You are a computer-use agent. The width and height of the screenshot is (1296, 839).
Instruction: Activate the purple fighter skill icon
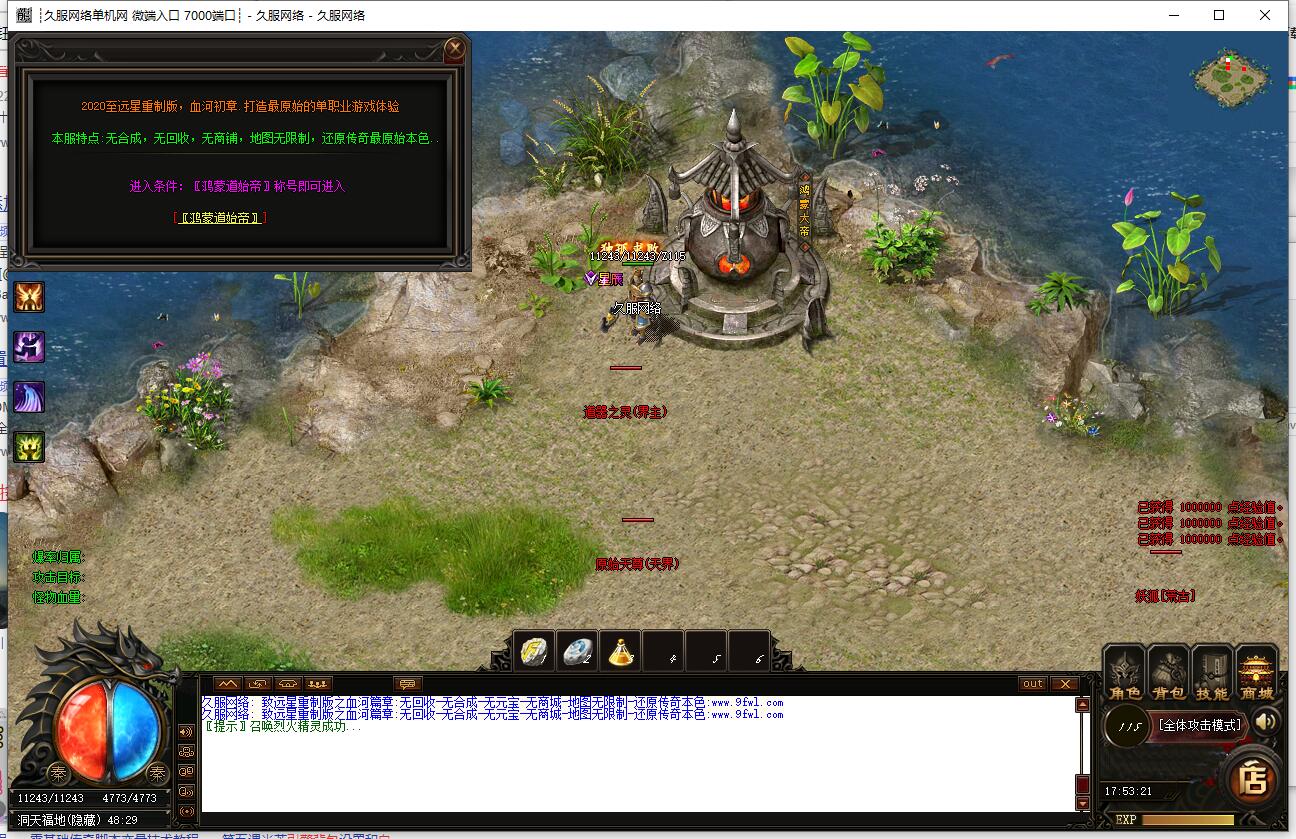[29, 347]
